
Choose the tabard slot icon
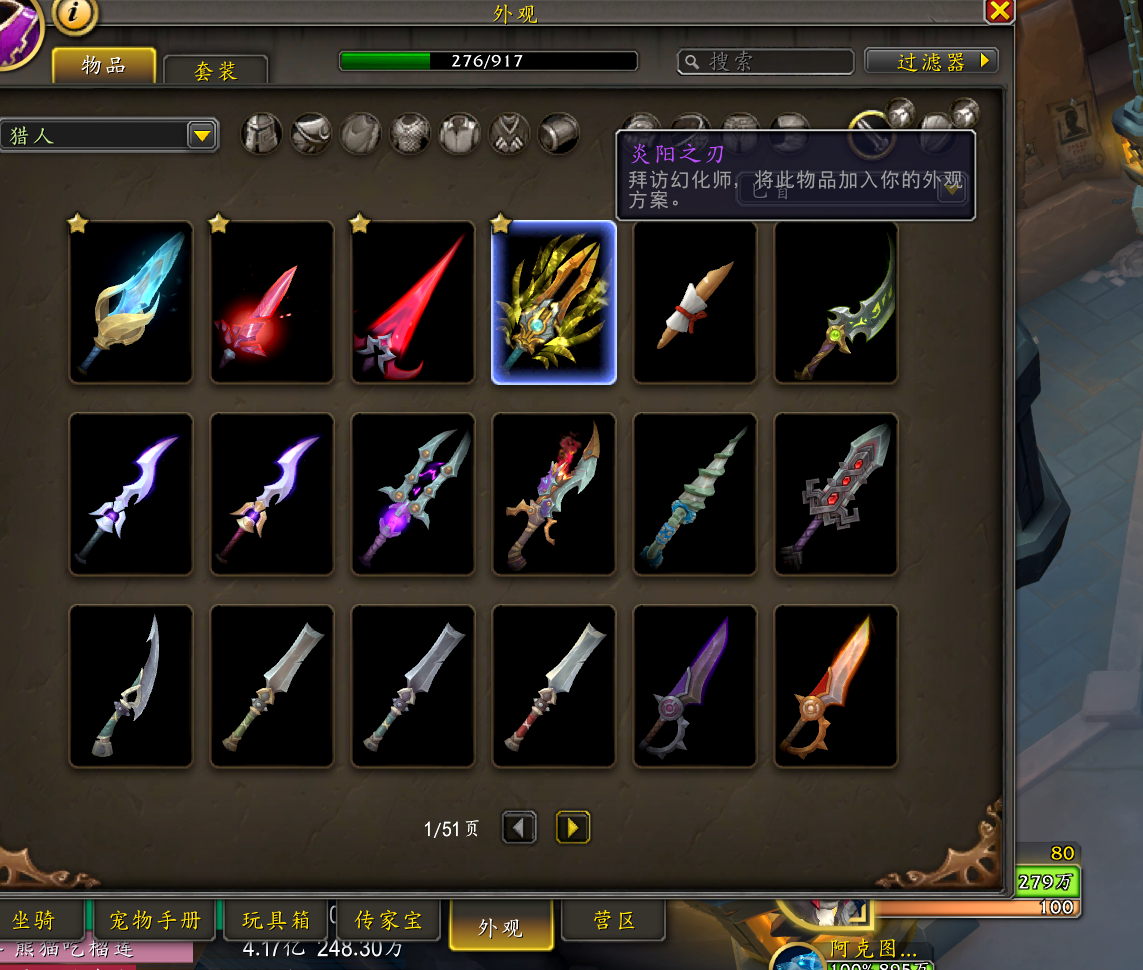[x=509, y=133]
